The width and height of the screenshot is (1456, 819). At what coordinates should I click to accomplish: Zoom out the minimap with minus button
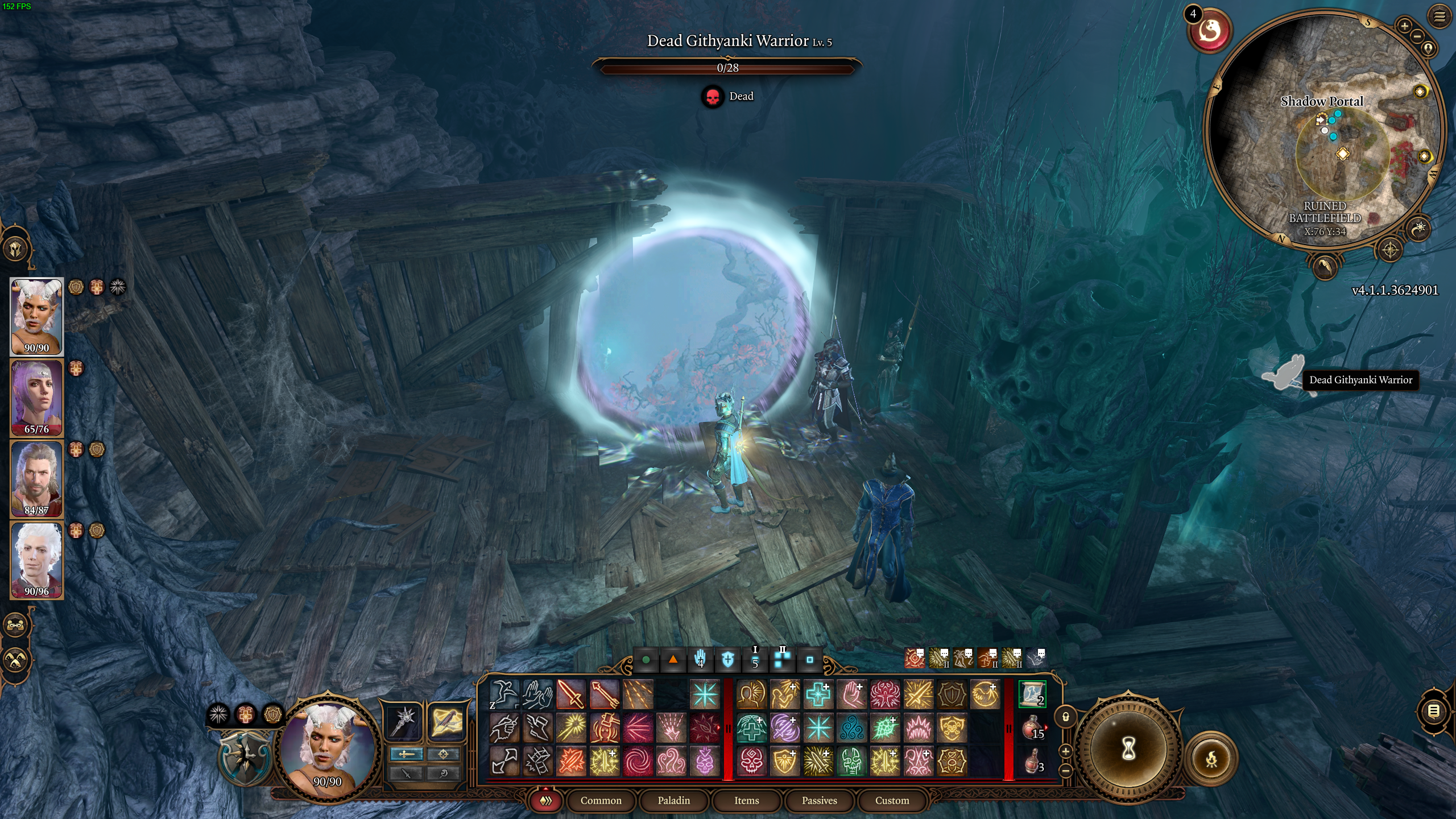(x=1417, y=36)
